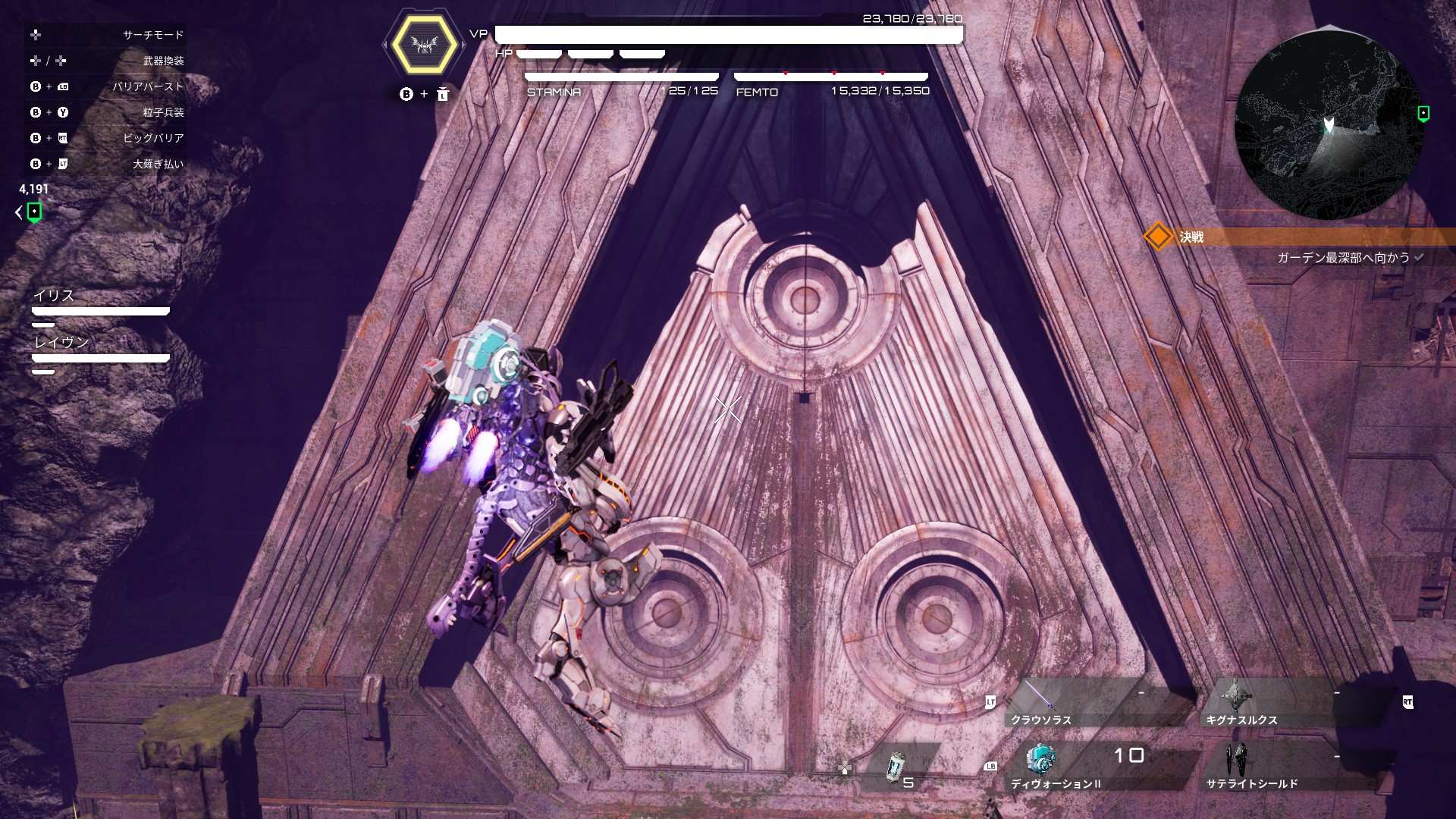Screen dimensions: 1456x819
Task: Select the ビッグバリア skill entry
Action: pyautogui.click(x=153, y=138)
